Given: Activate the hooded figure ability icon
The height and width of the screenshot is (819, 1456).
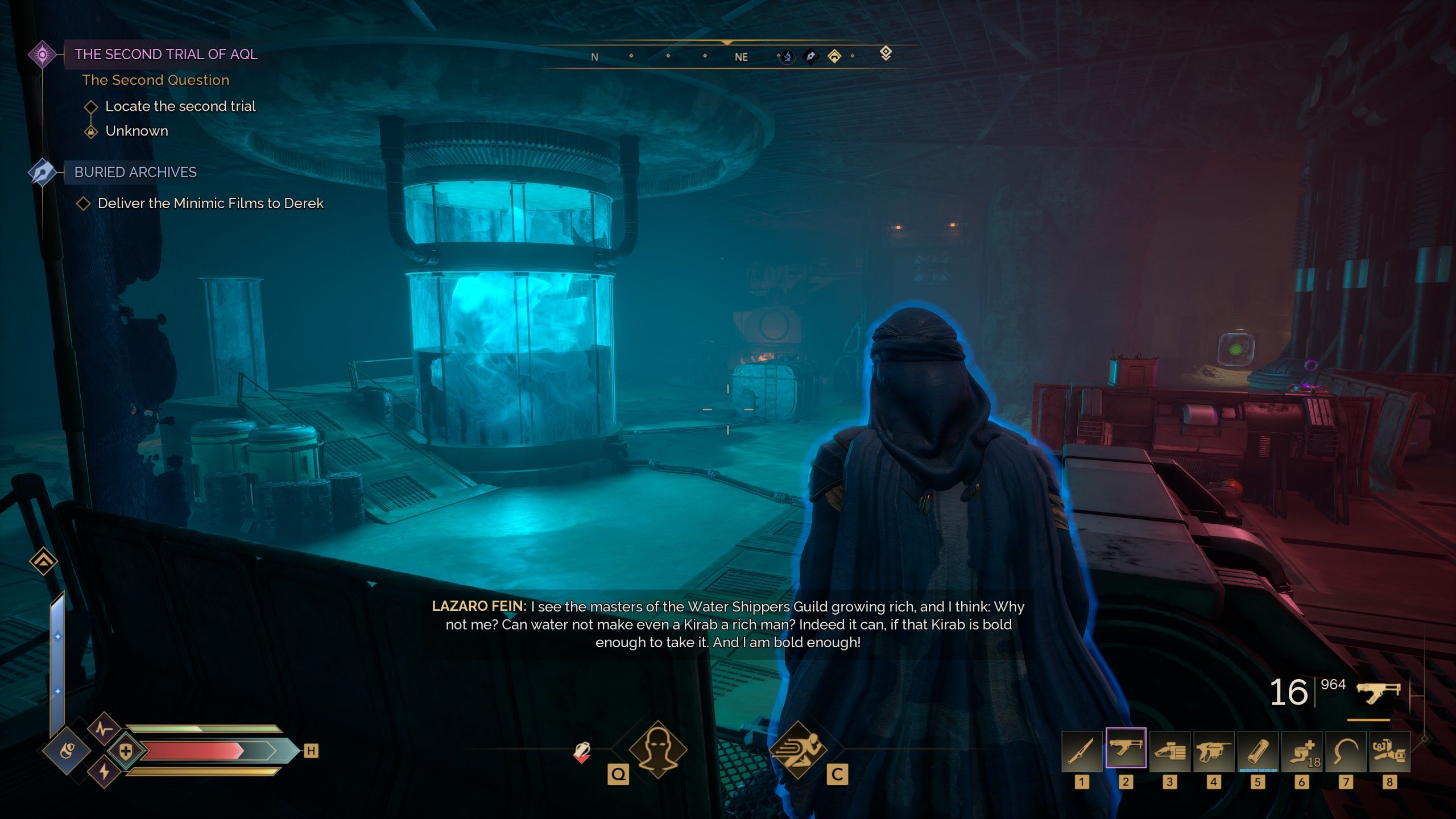Looking at the screenshot, I should [658, 750].
